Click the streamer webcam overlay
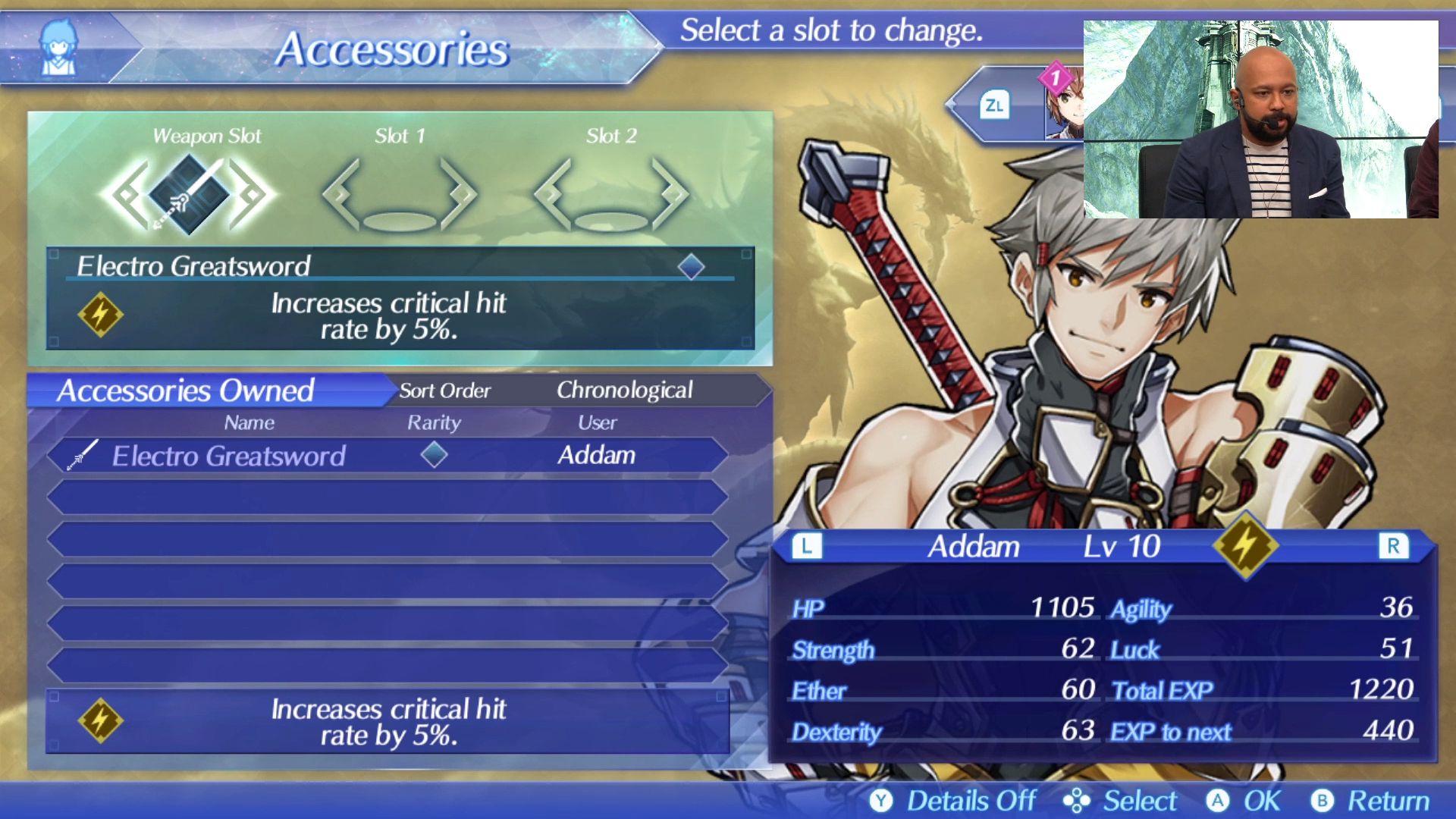Image resolution: width=1456 pixels, height=819 pixels. (x=1260, y=120)
